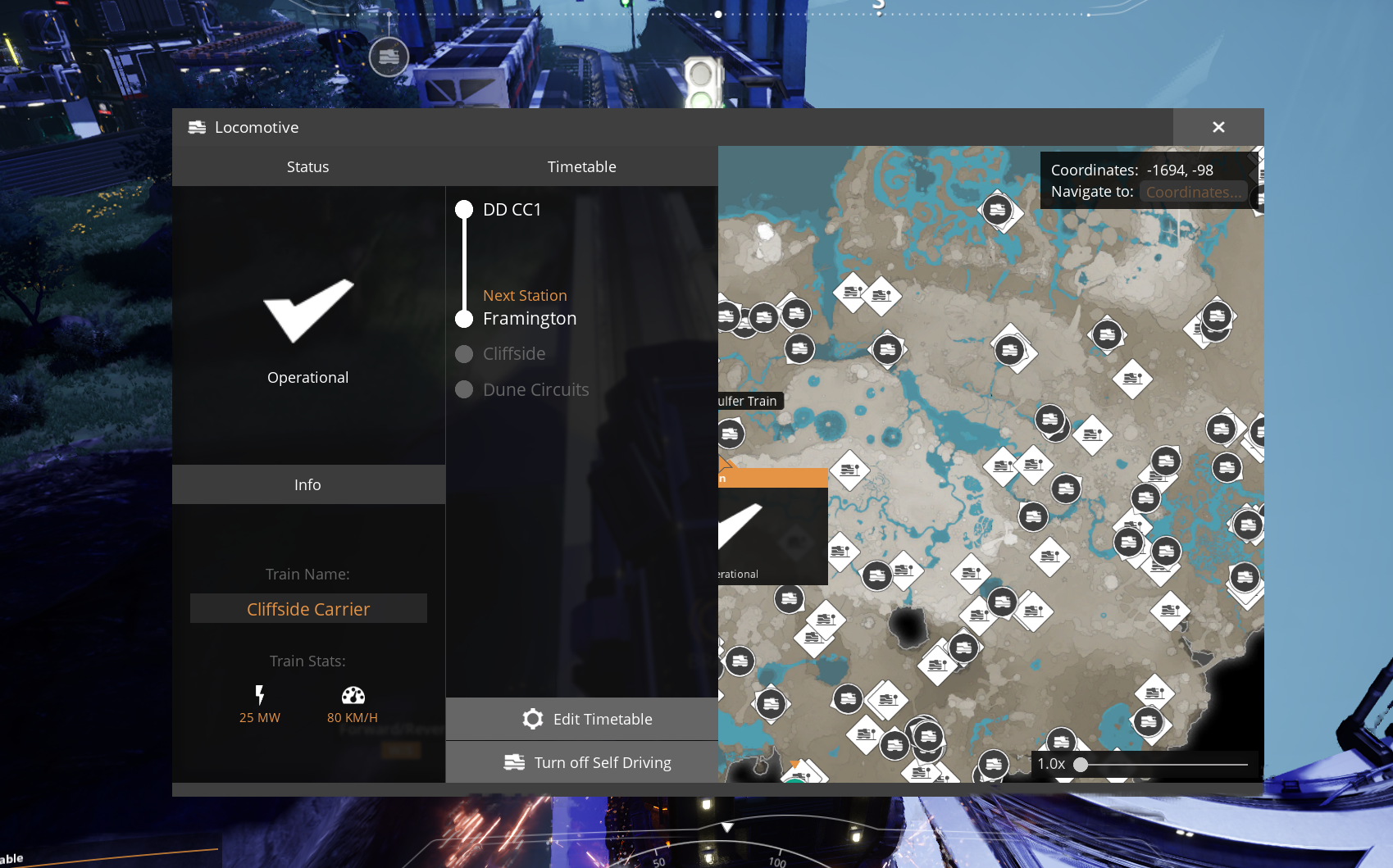Select the Dune Circuits stop
The image size is (1393, 868).
coord(535,390)
